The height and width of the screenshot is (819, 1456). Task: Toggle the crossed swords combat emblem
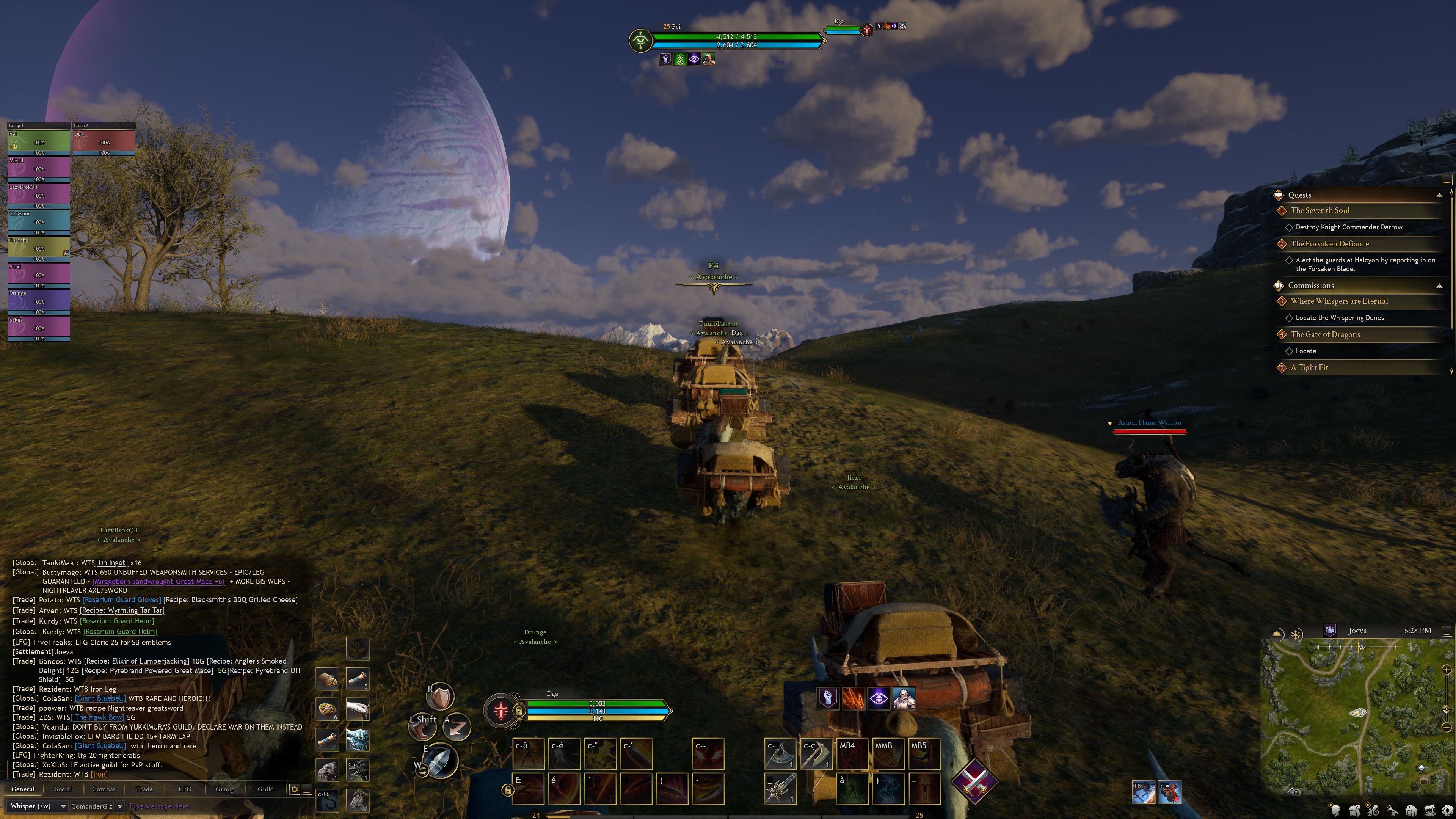coord(974,781)
